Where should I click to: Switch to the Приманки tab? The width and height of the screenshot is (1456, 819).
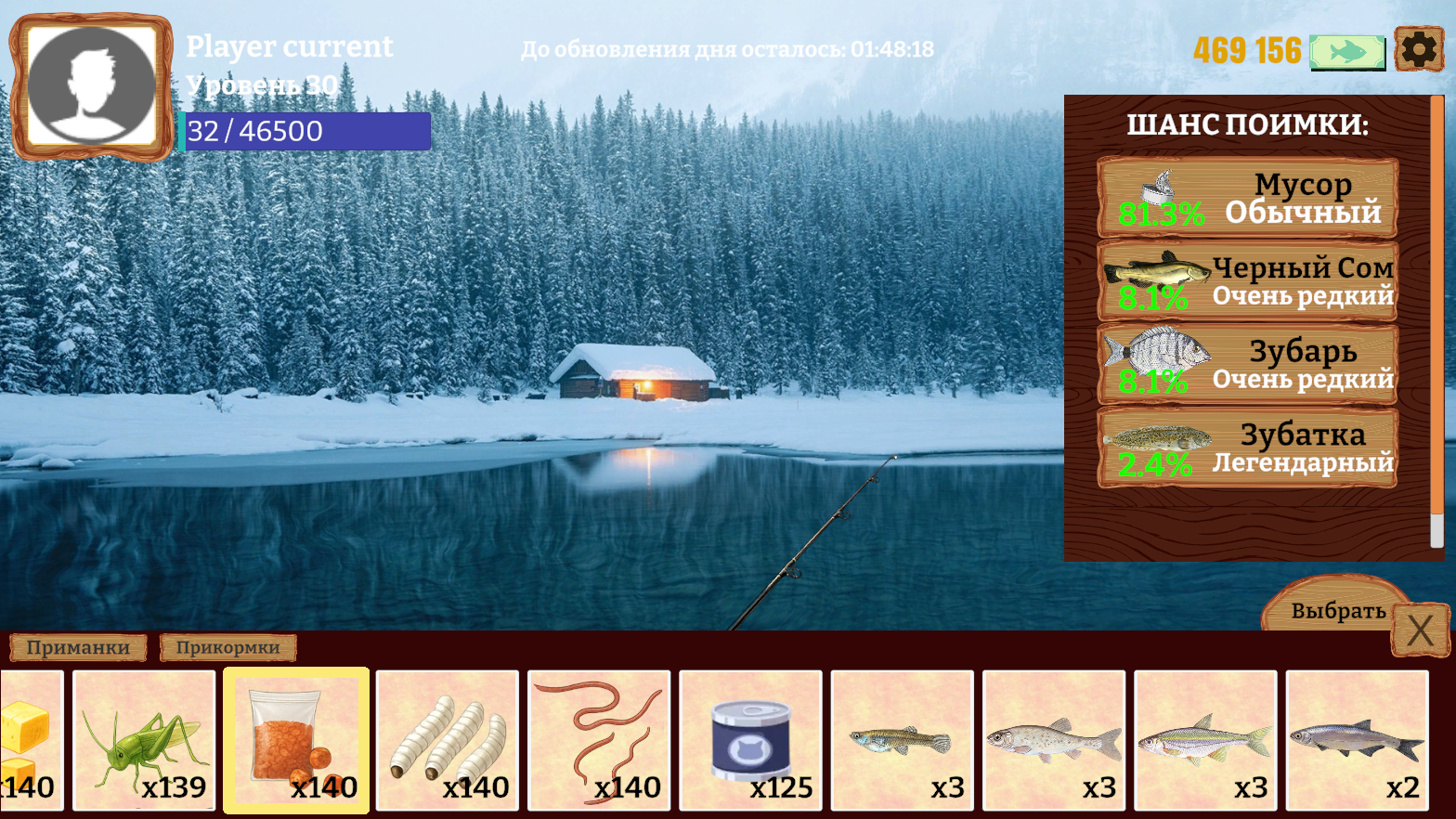76,648
